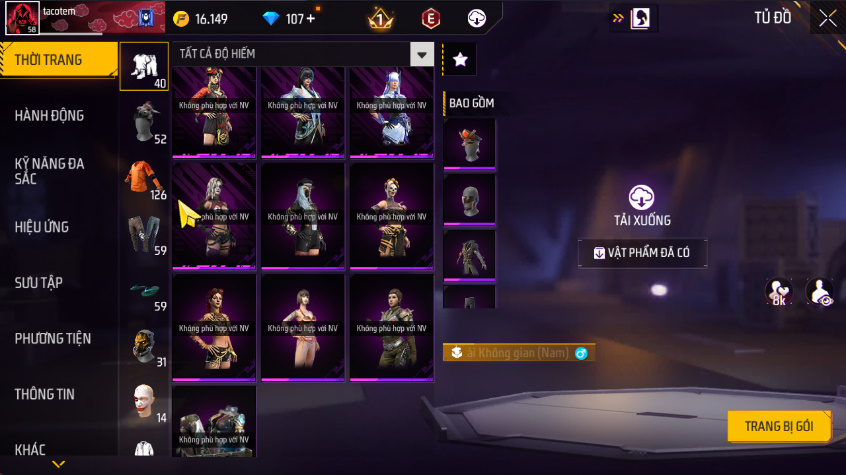Go to the Sưu Tập section

coord(39,283)
